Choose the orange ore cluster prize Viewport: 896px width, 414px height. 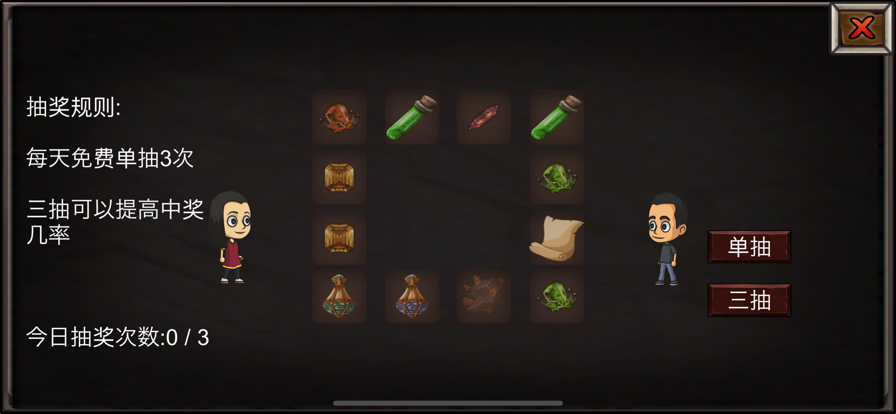pos(339,118)
